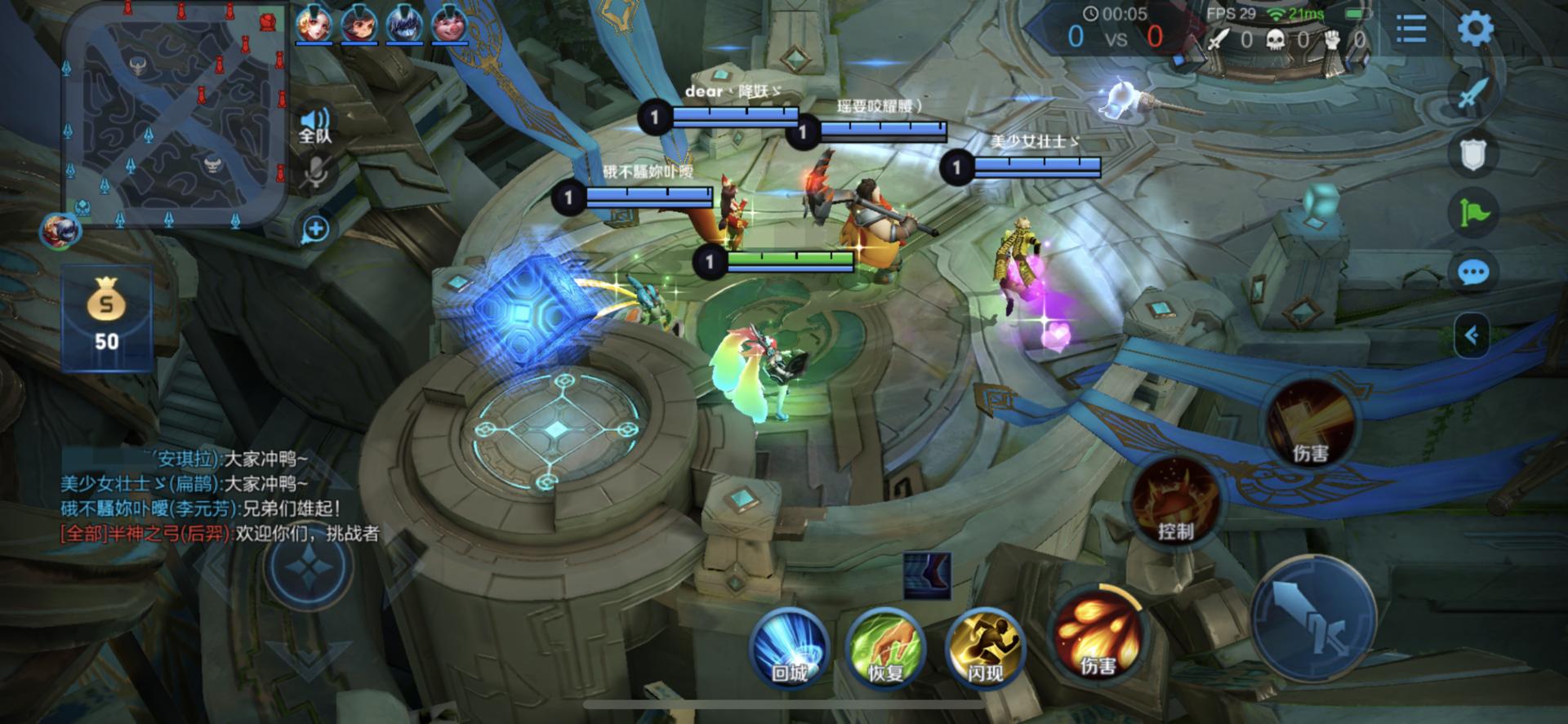The width and height of the screenshot is (1568, 724).
Task: Open the scoreboard list icon
Action: point(1410,31)
